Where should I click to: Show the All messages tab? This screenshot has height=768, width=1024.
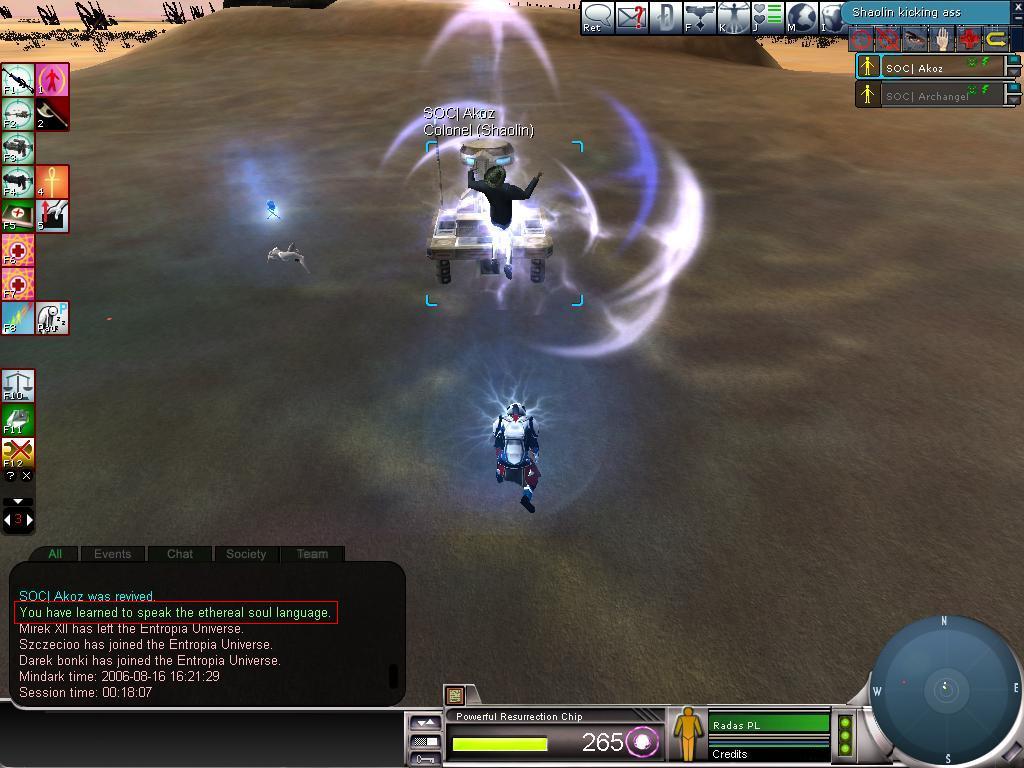(x=55, y=553)
